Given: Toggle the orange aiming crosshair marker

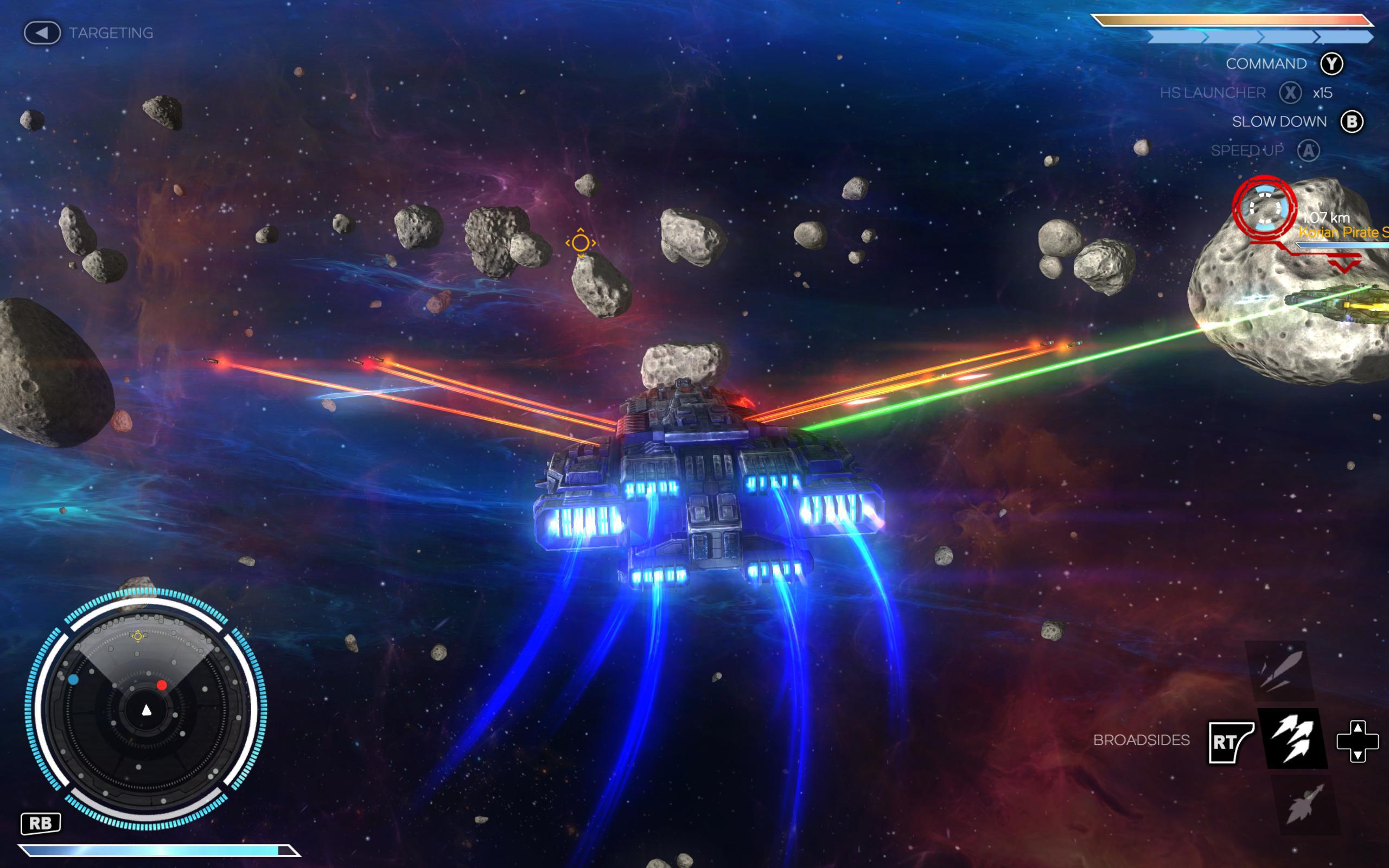Looking at the screenshot, I should [581, 244].
